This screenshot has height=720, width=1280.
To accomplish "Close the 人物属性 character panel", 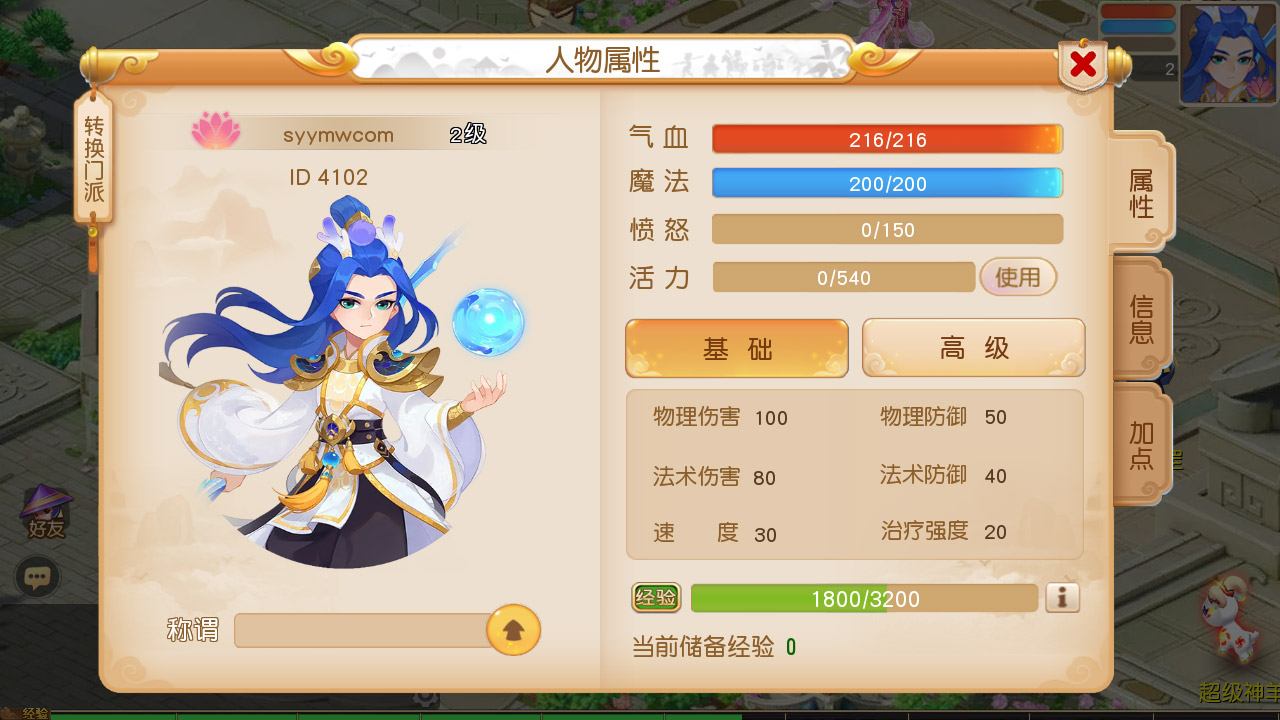I will coord(1083,65).
